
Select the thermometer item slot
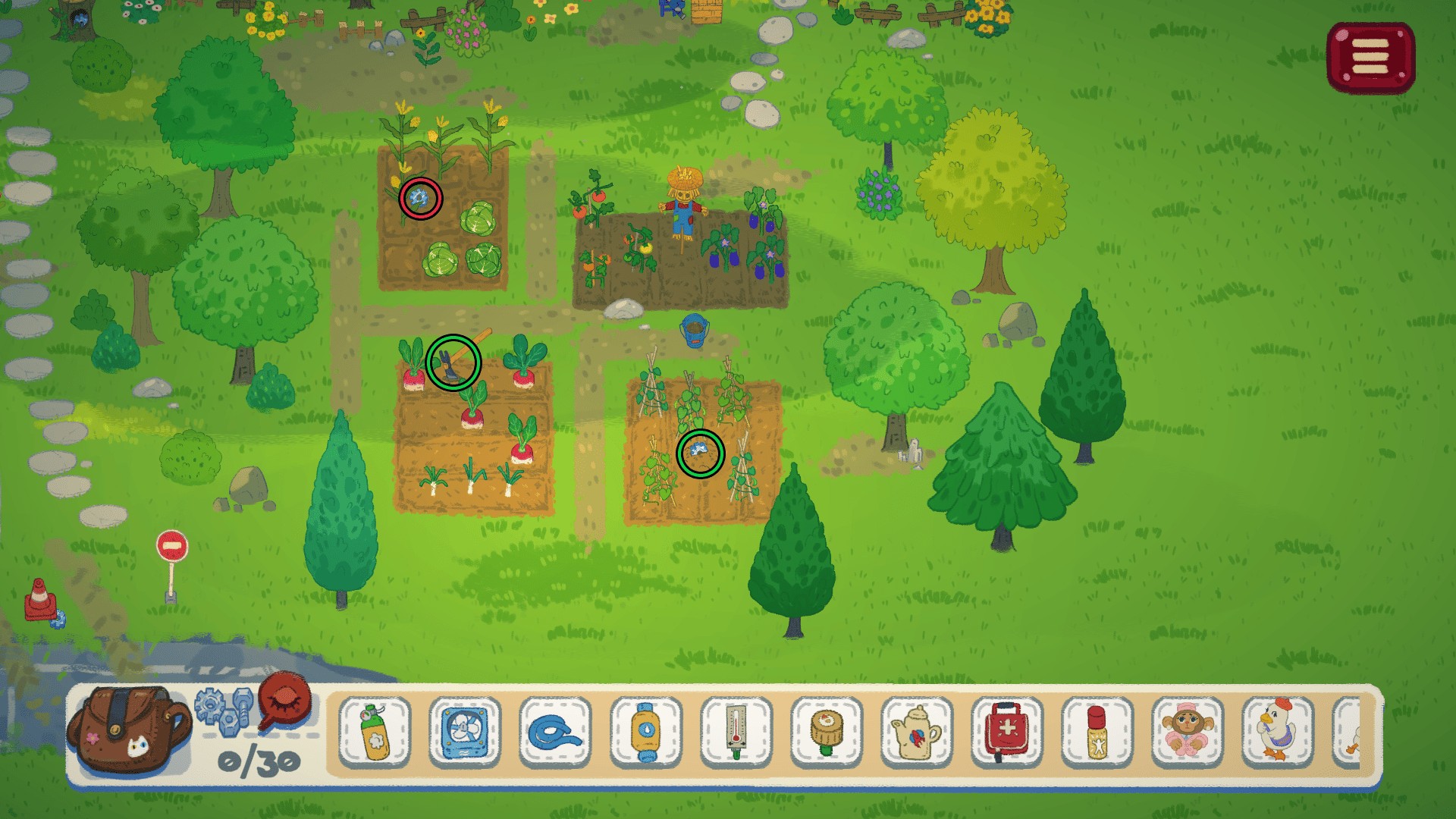[736, 732]
